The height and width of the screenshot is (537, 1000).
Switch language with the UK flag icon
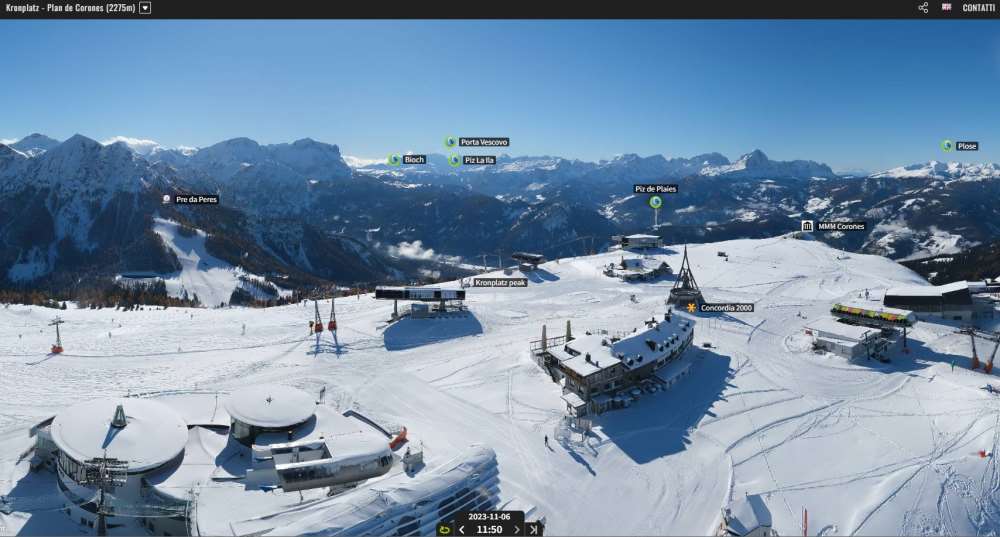(946, 7)
